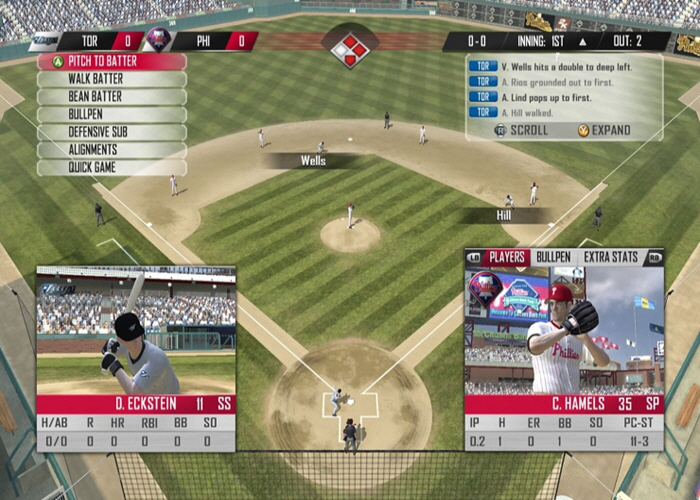Select Pitch to Batter option
The height and width of the screenshot is (500, 700).
click(111, 62)
